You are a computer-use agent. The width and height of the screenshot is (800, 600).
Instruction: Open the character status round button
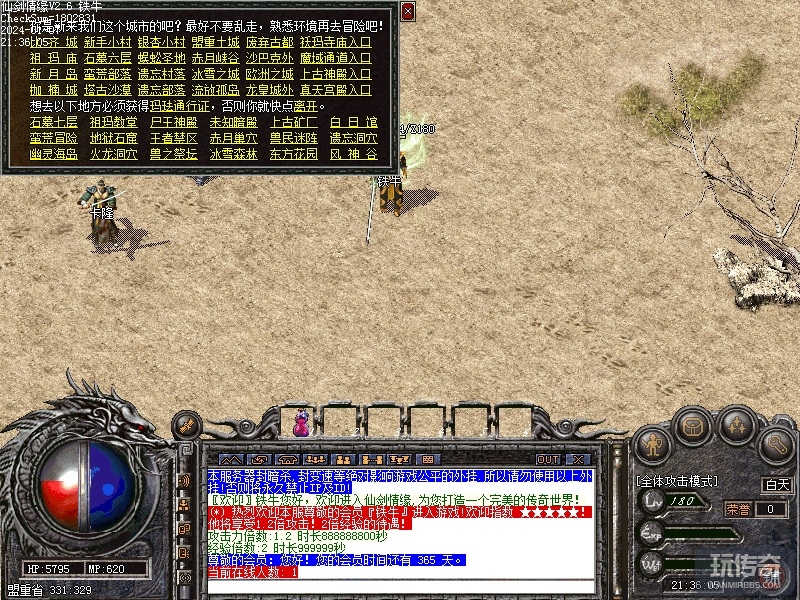[652, 442]
